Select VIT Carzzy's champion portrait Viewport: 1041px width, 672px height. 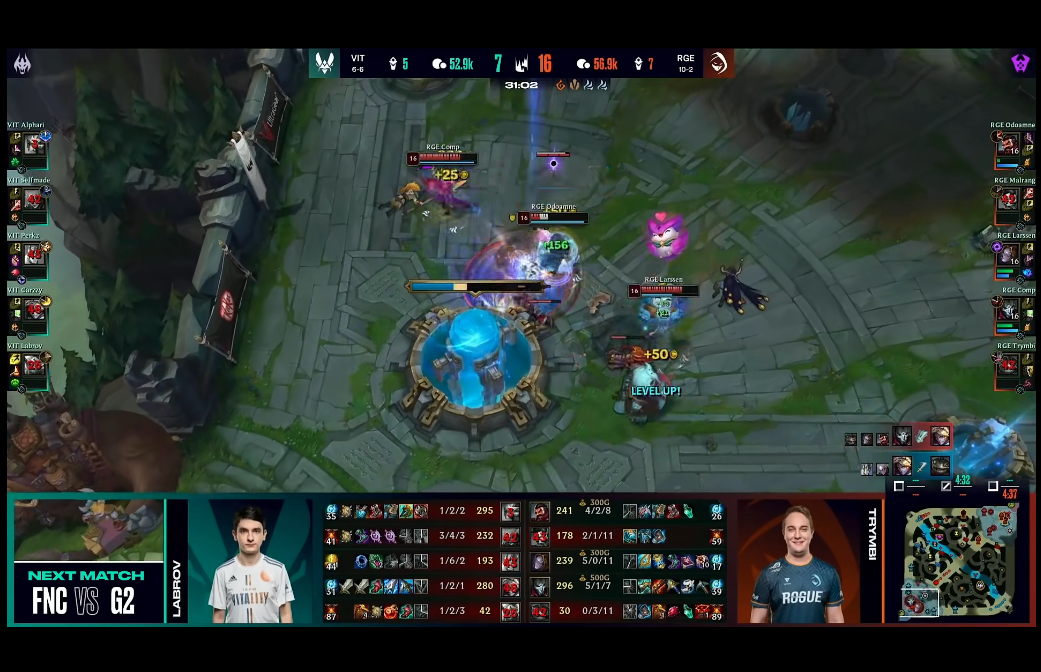35,311
